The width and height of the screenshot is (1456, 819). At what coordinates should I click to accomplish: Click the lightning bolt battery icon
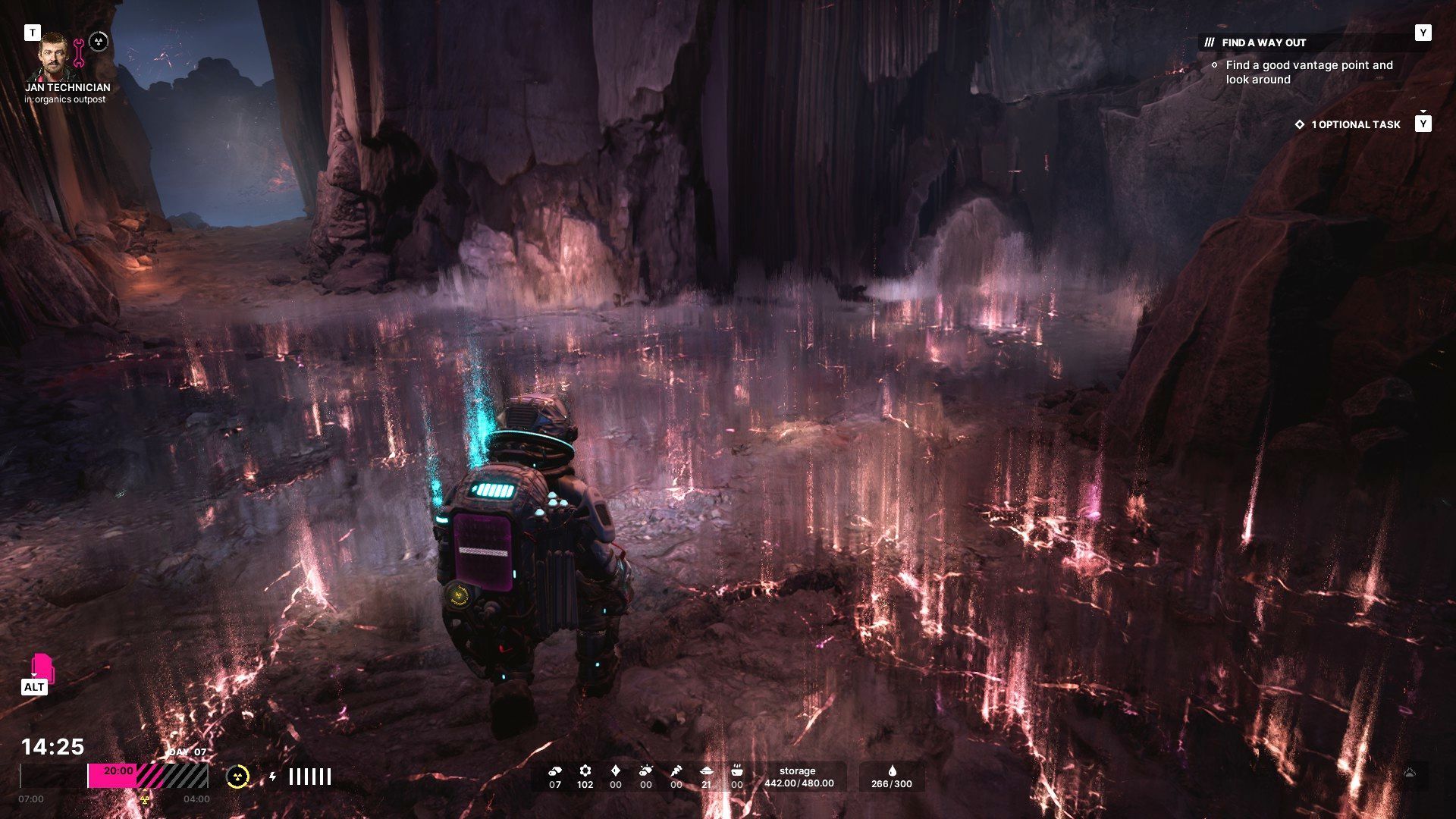(273, 777)
